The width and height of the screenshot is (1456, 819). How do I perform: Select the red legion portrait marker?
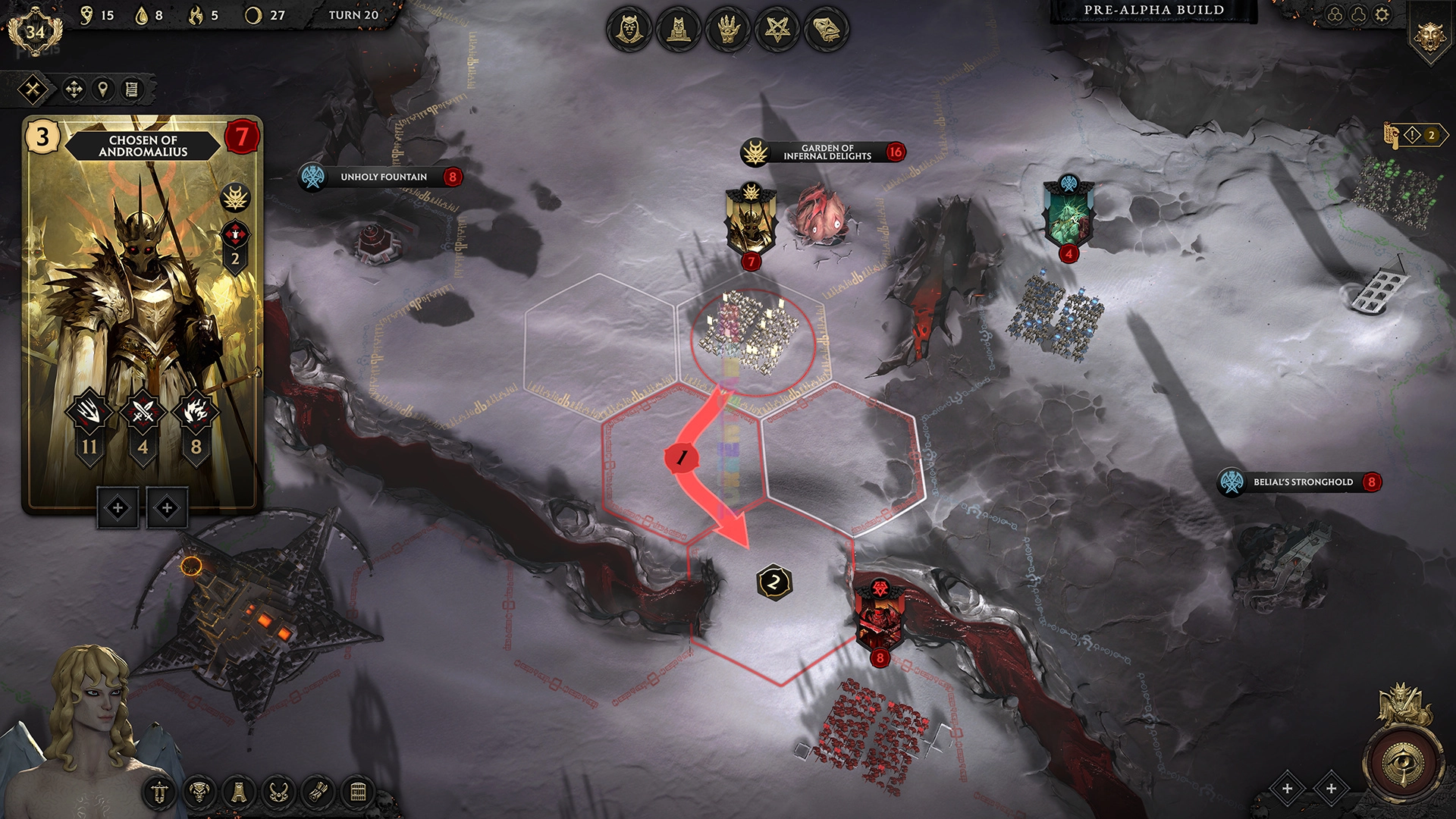(880, 618)
